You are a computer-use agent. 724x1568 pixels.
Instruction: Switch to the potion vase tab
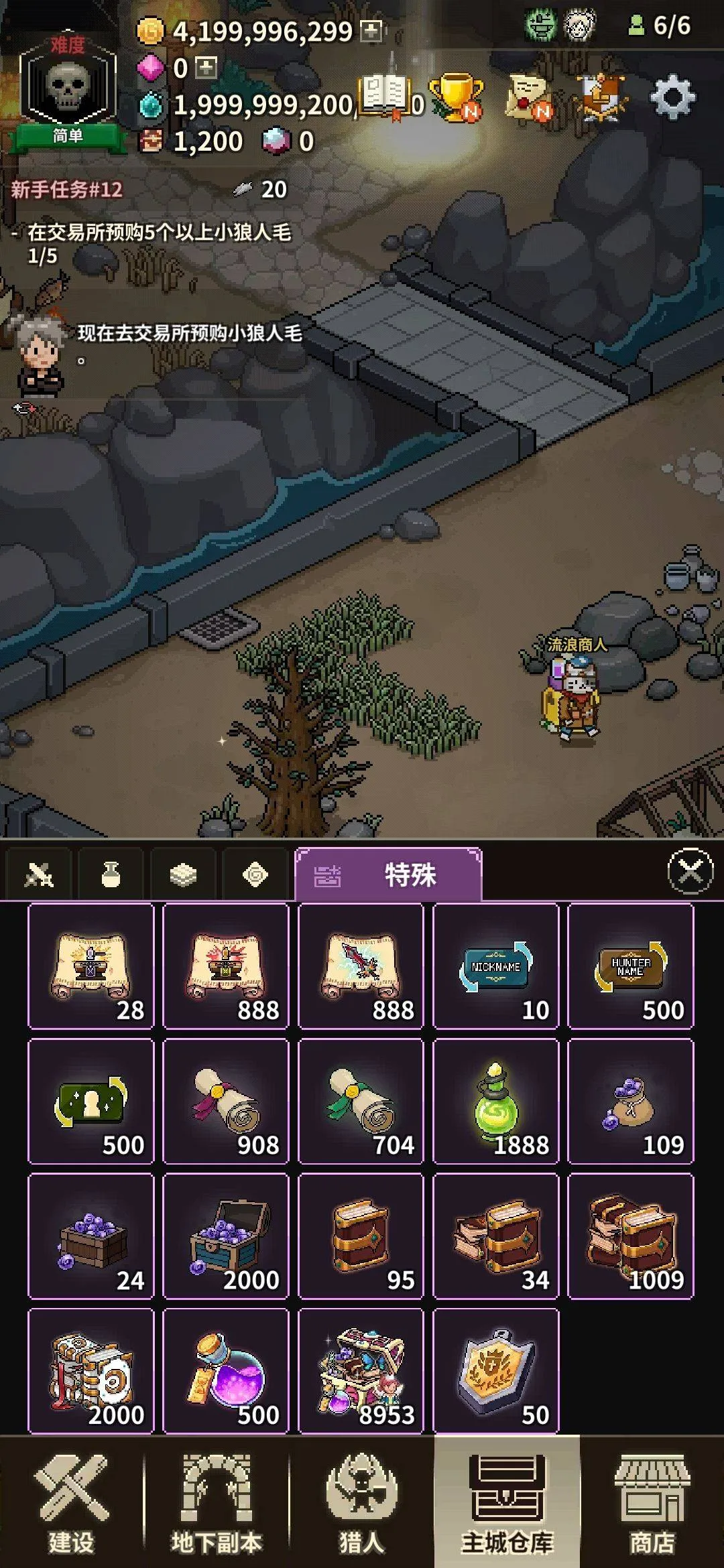[111, 874]
